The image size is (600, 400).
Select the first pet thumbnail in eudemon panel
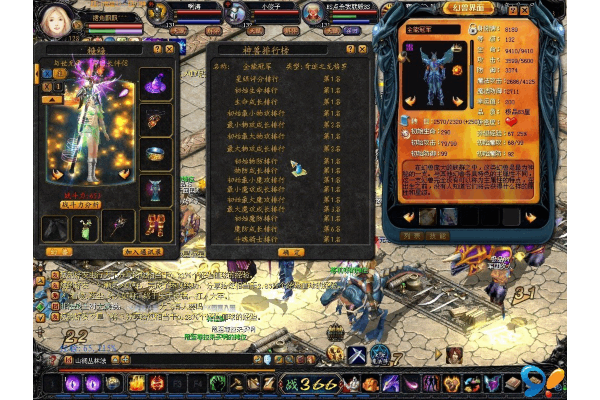click(x=427, y=216)
